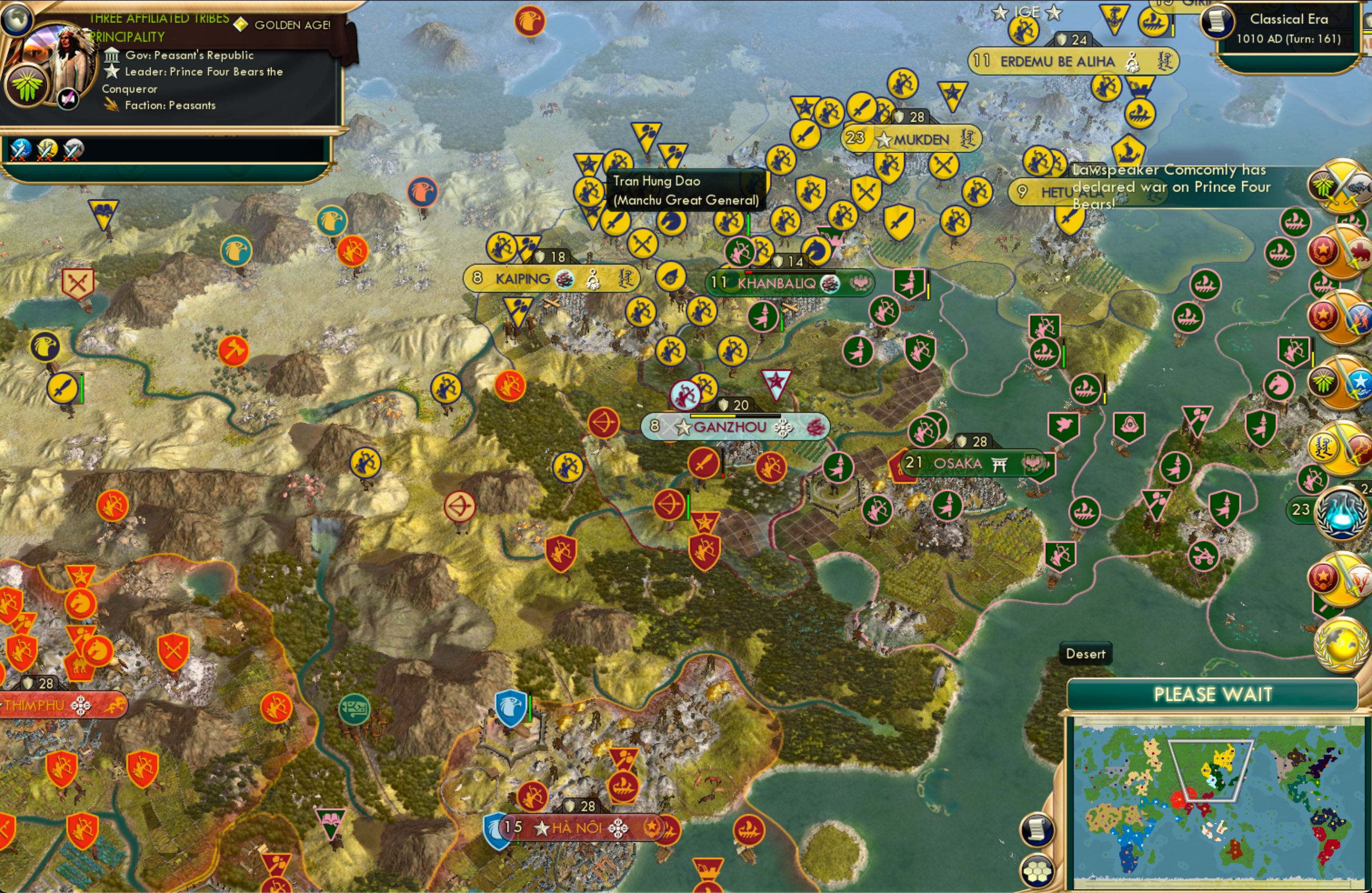Image resolution: width=1372 pixels, height=893 pixels.
Task: Switch to strategic view with hexagon icon
Action: (1036, 872)
